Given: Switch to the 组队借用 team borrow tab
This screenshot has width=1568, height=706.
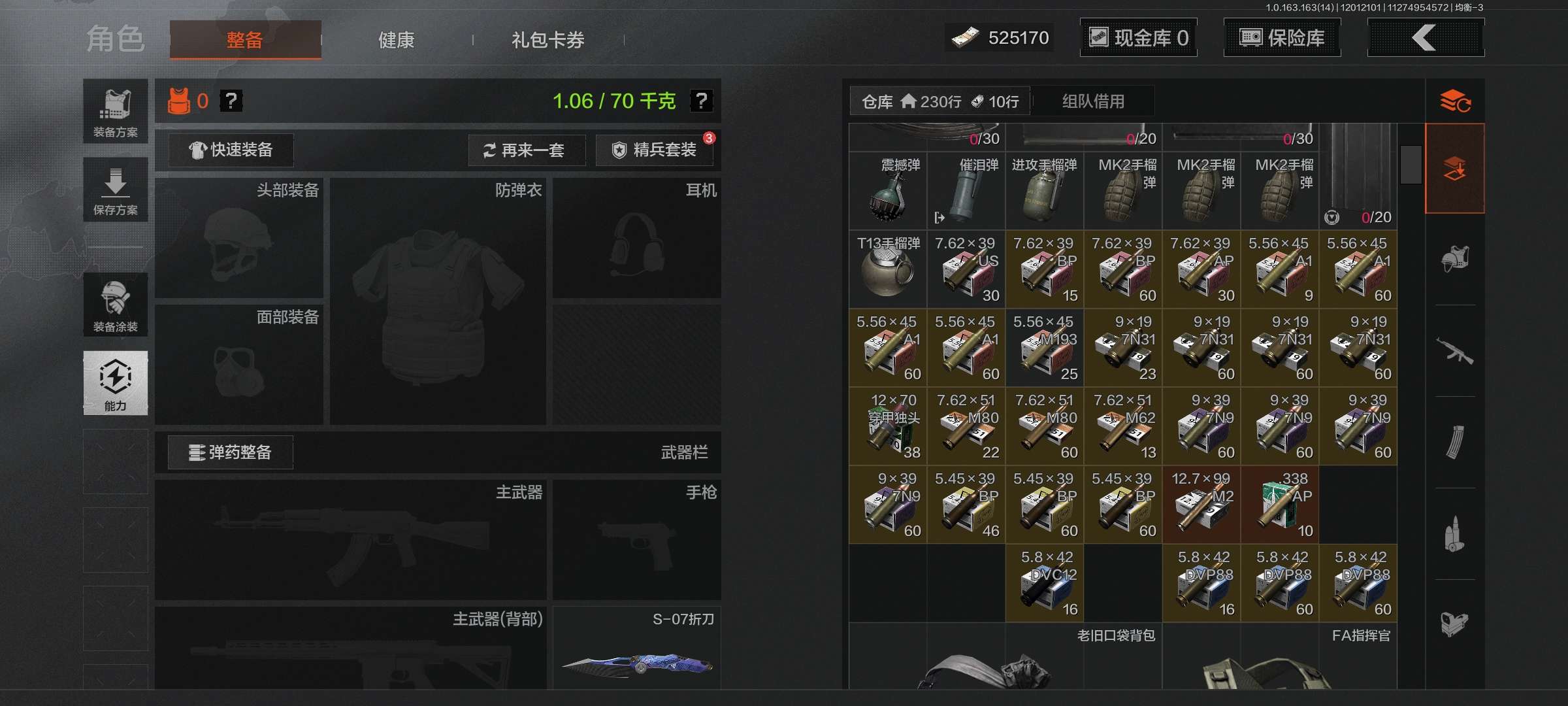Looking at the screenshot, I should click(1092, 101).
